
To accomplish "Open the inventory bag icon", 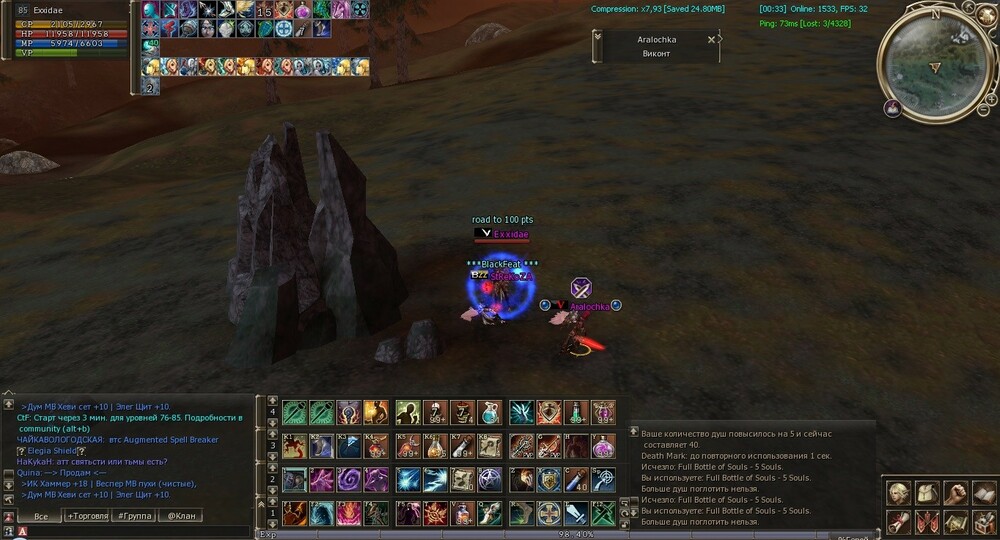I will (x=925, y=493).
